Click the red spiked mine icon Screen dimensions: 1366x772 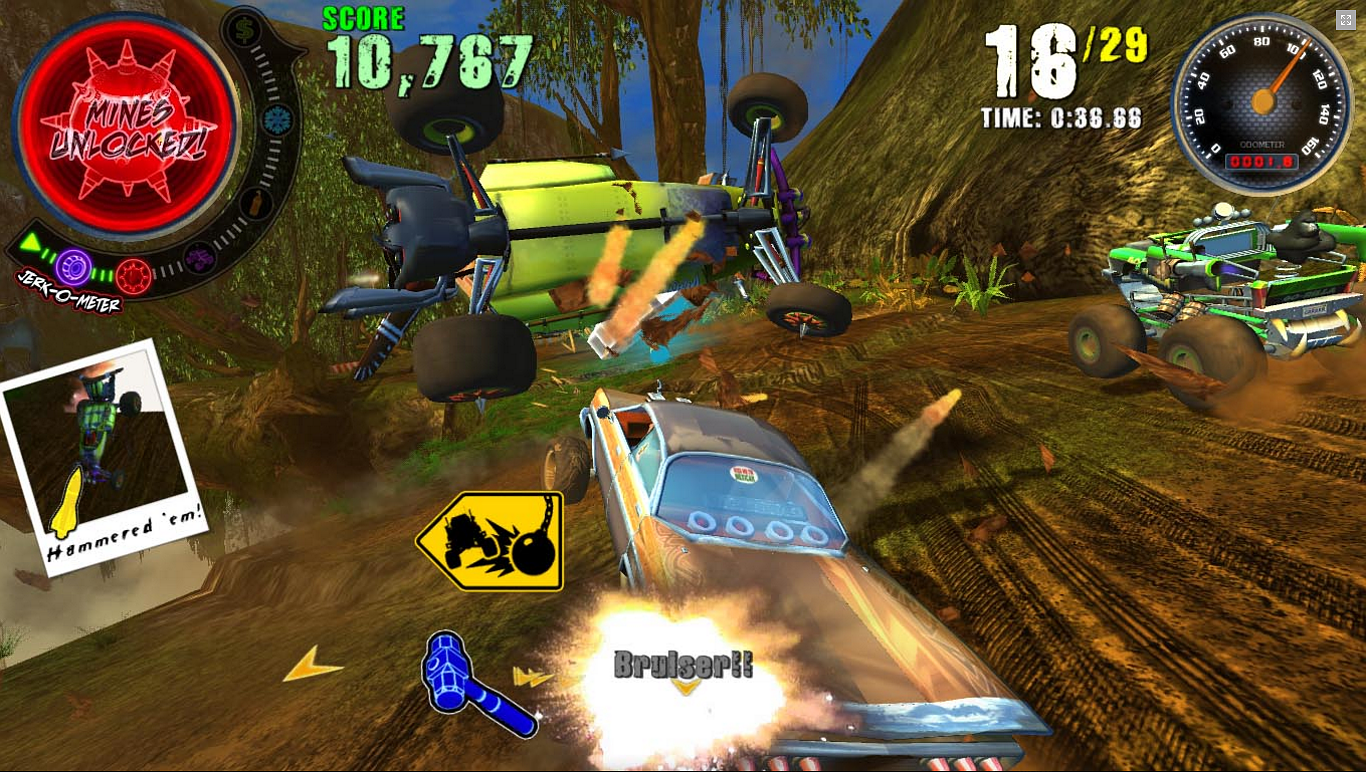coord(134,276)
